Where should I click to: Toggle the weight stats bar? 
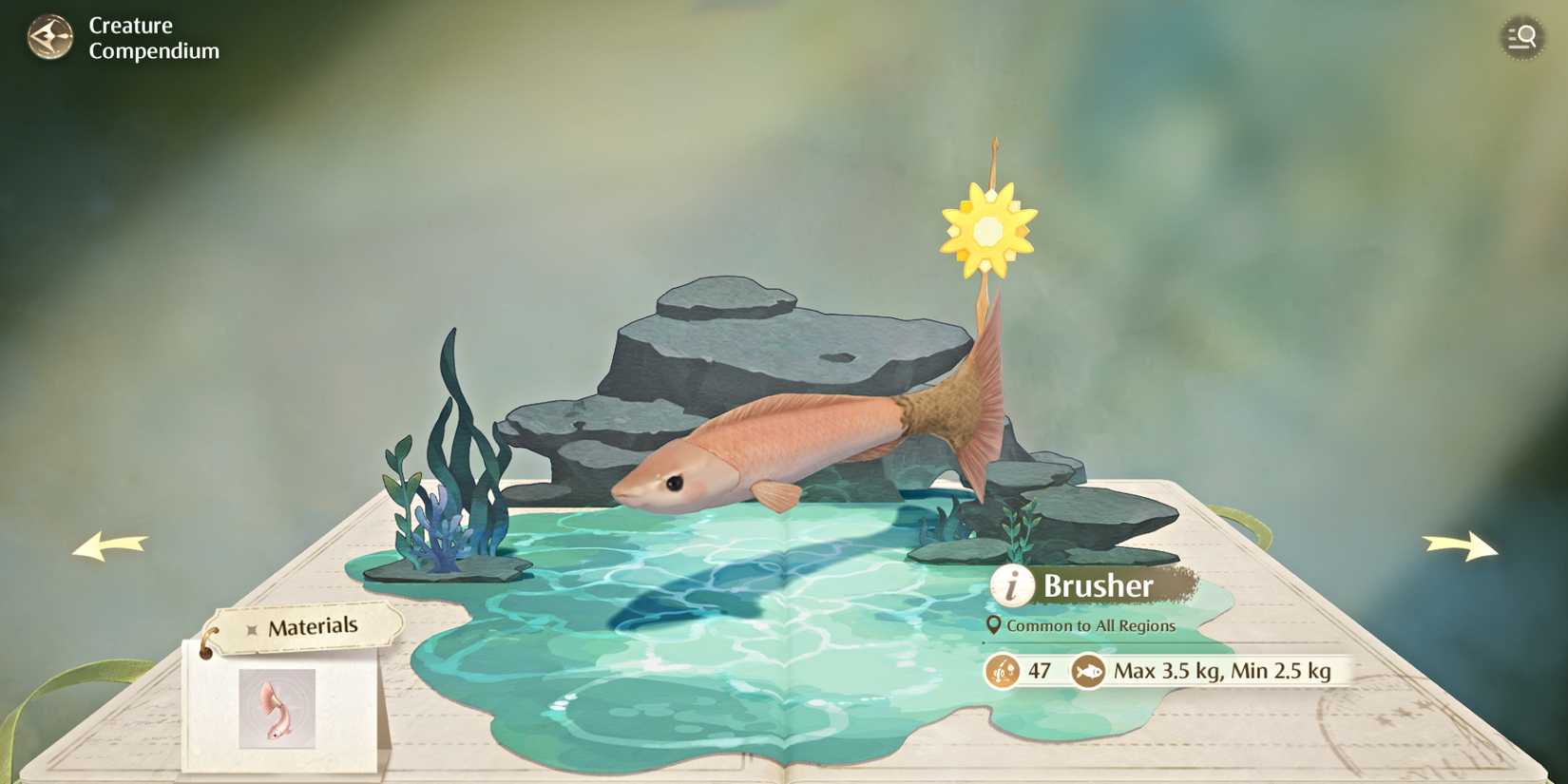tap(1159, 671)
